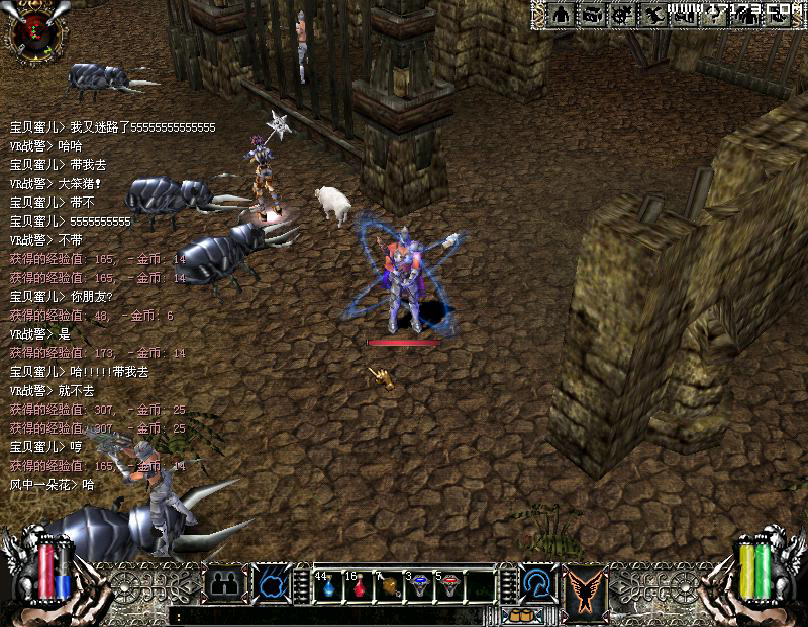Viewport: 808px width, 627px height.
Task: Use the blue mana potion slot
Action: (x=328, y=585)
